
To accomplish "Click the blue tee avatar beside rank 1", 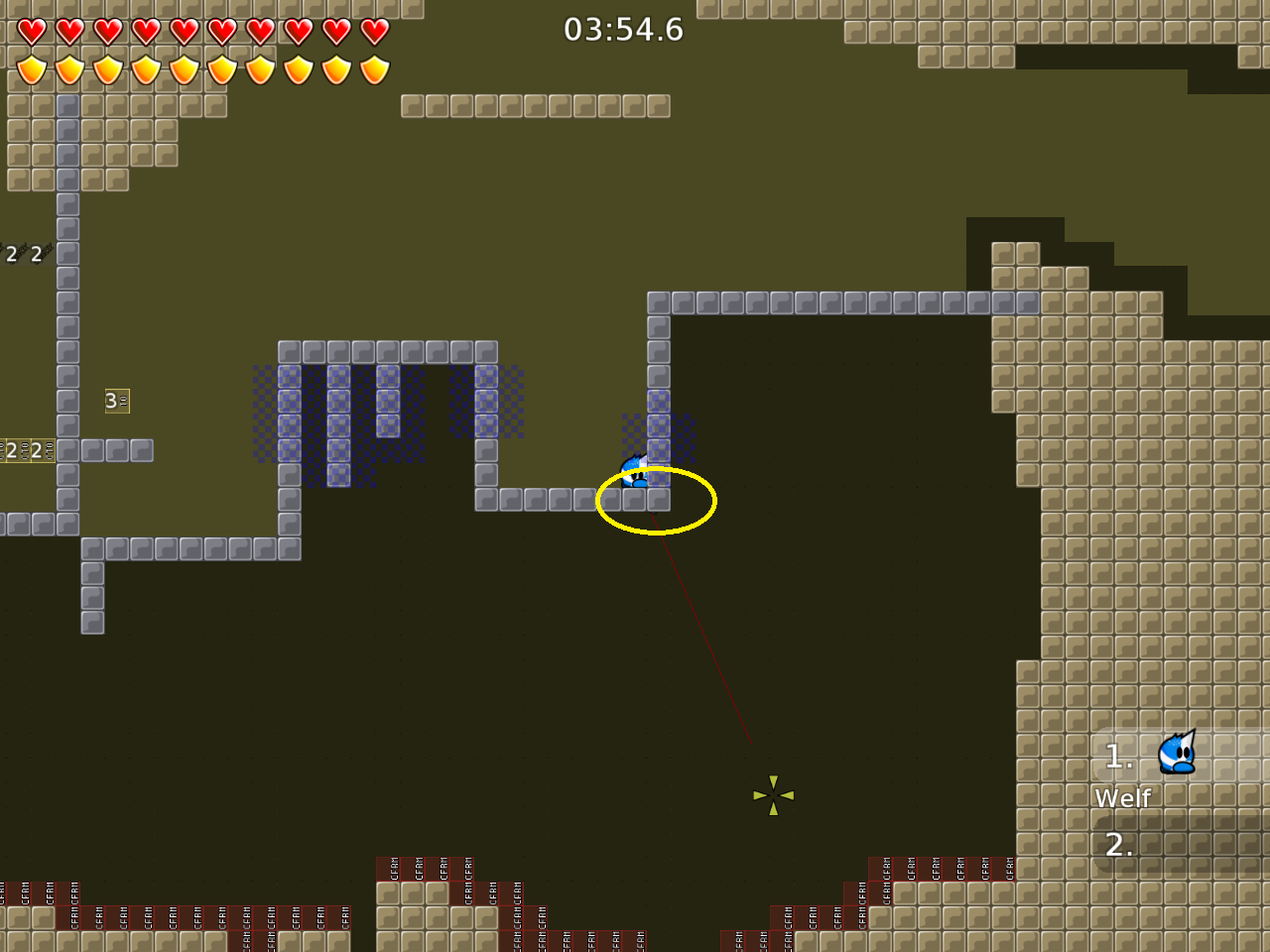I will pyautogui.click(x=1176, y=754).
